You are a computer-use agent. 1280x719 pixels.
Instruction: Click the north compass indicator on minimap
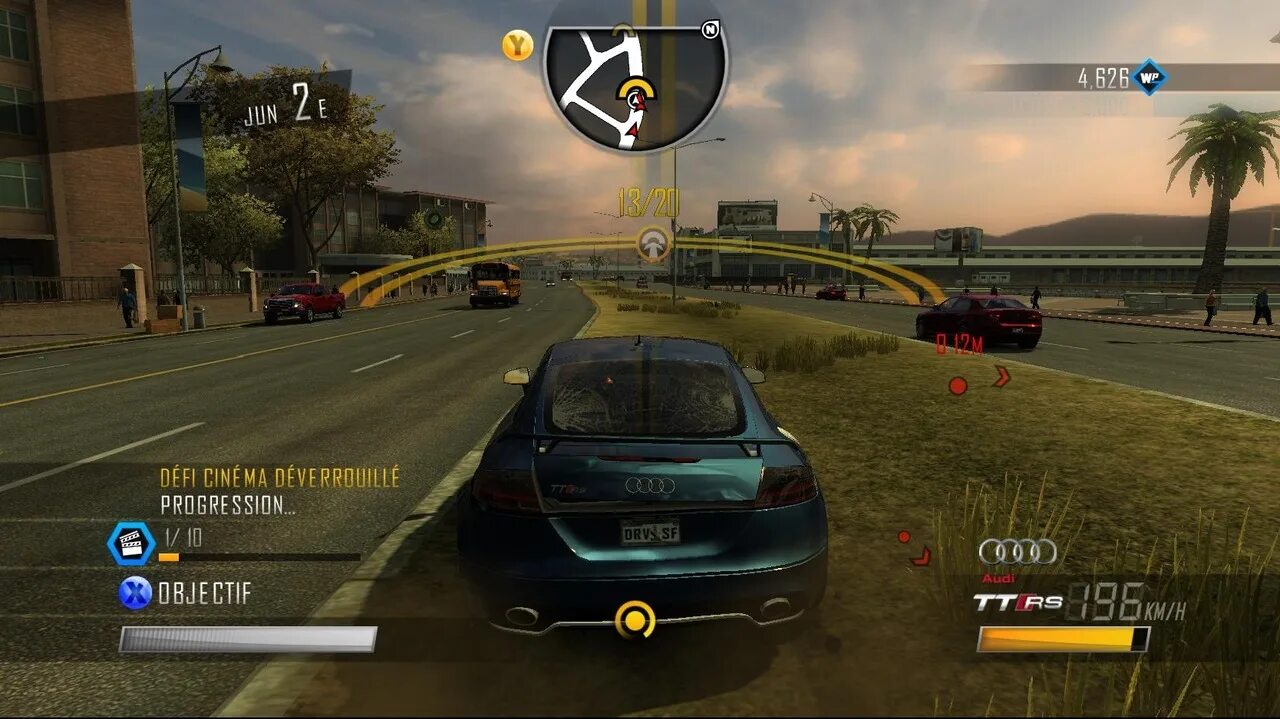[x=710, y=30]
